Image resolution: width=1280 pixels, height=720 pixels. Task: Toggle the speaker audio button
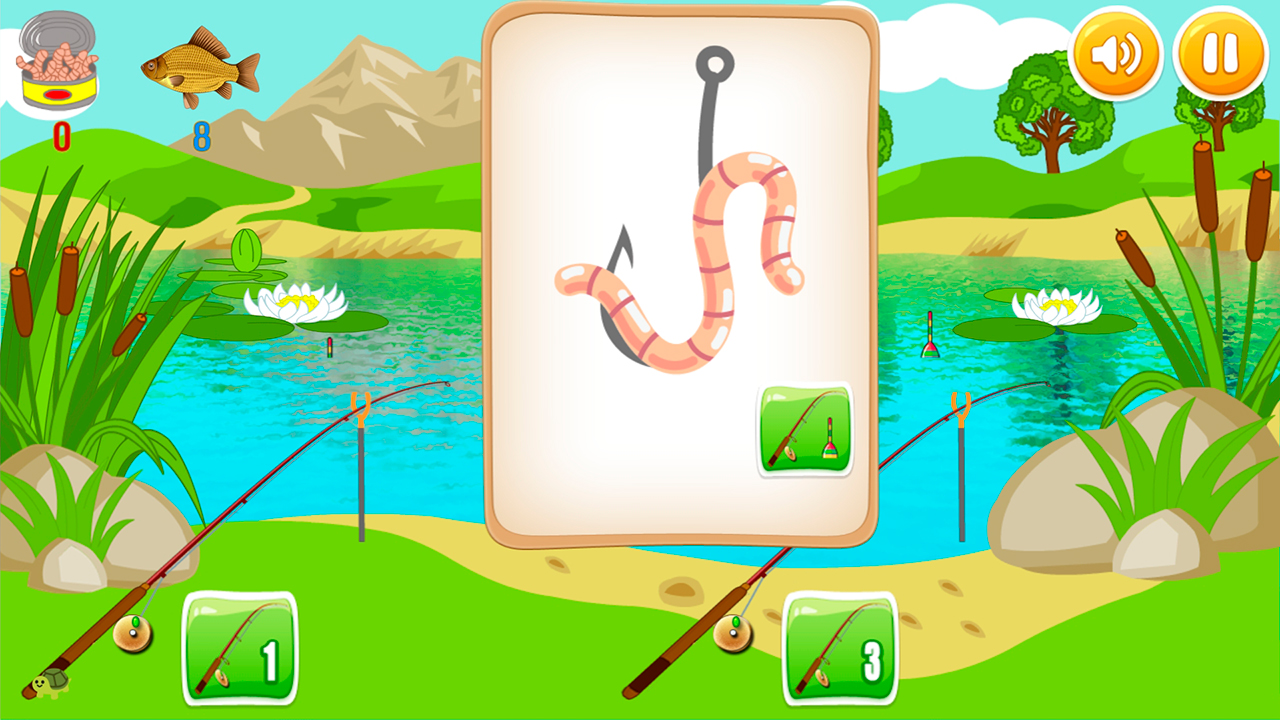pos(1117,53)
